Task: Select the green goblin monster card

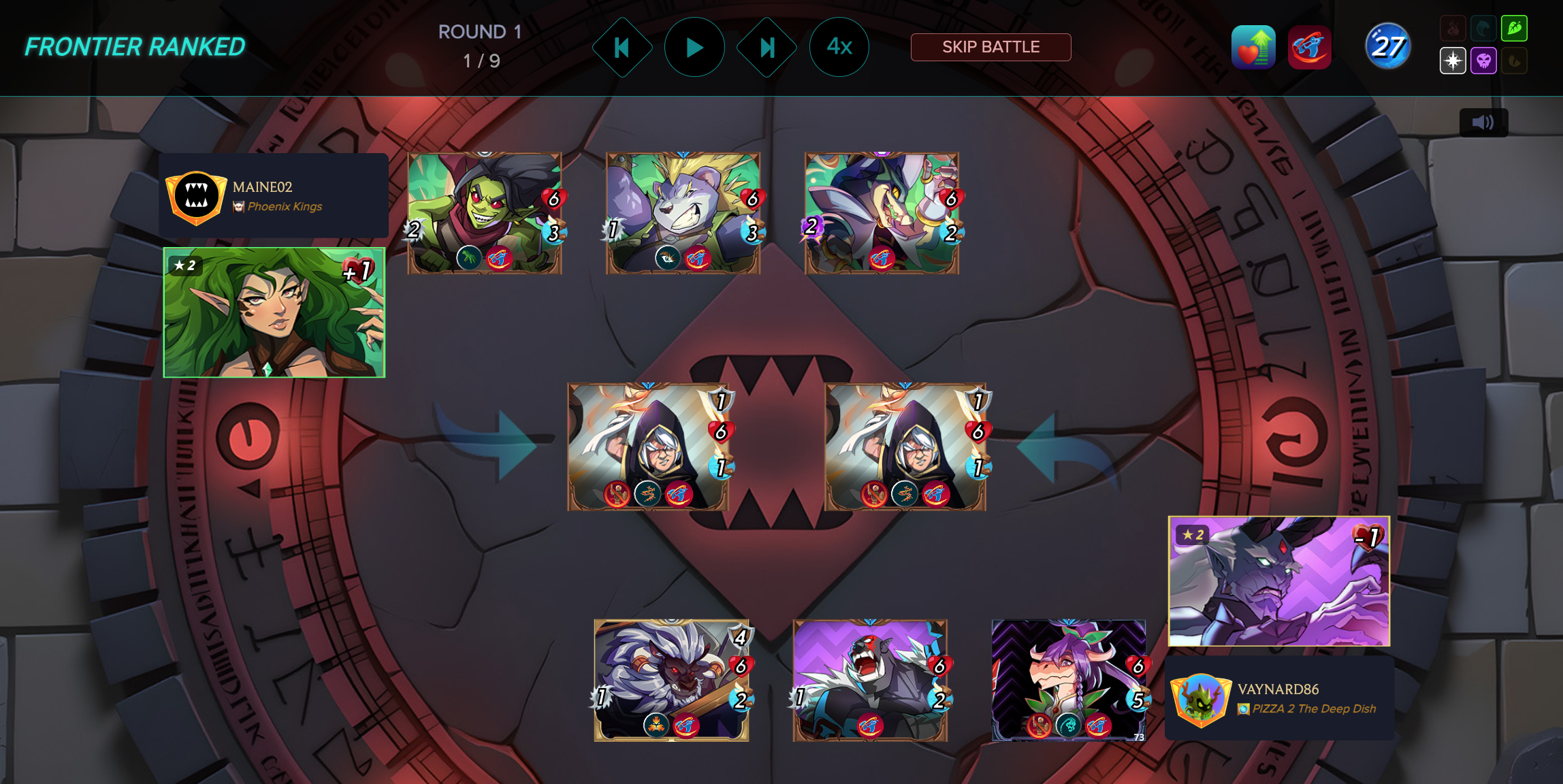Action: point(484,213)
